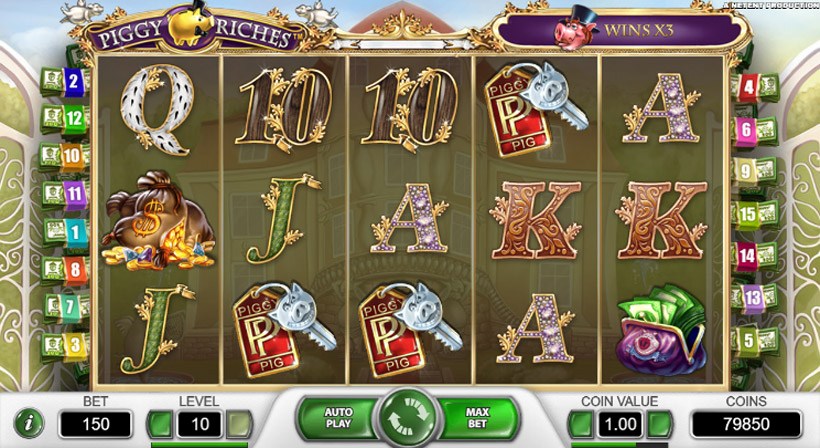This screenshot has width=820, height=448.
Task: Decrease the bet level
Action: (160, 424)
